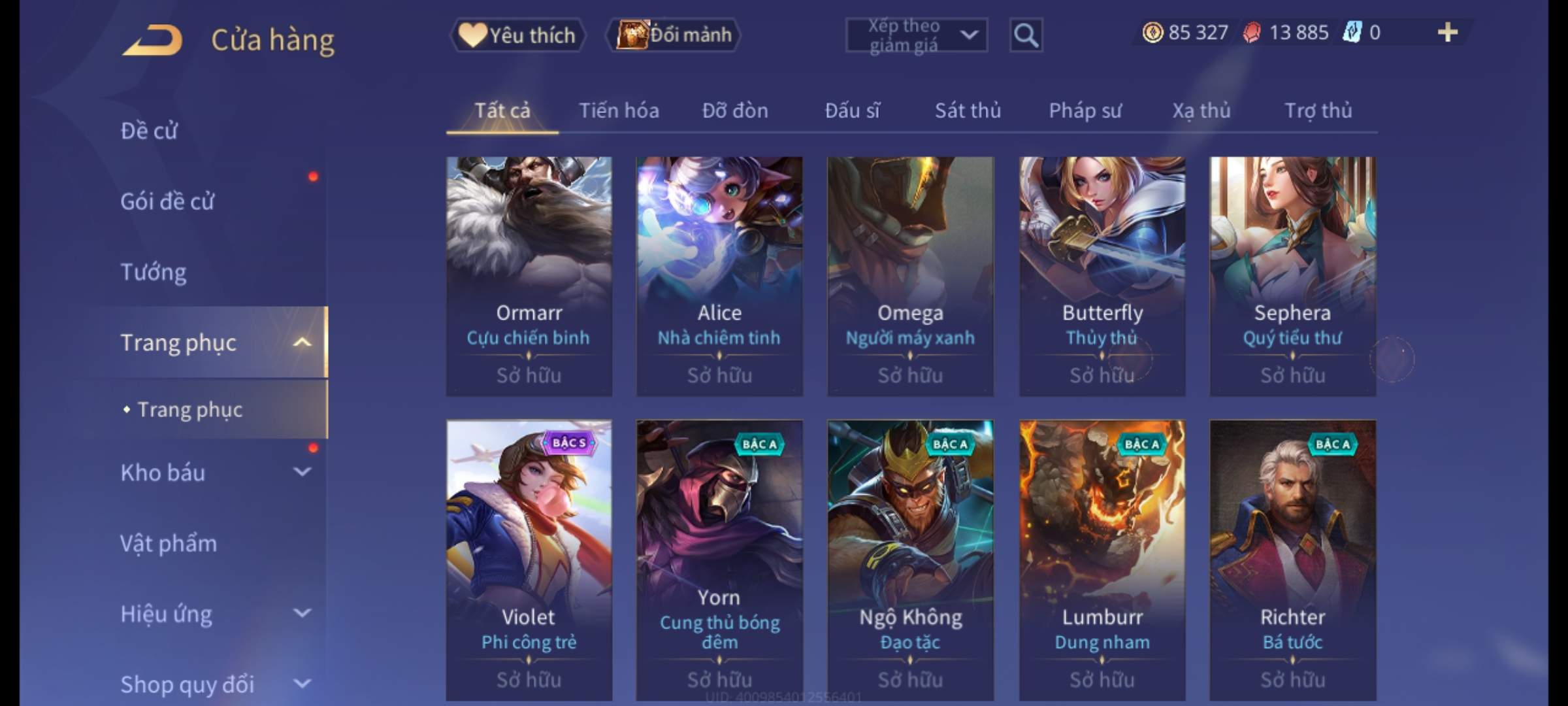This screenshot has height=706, width=1568.
Task: Click the magnifying glass search button
Action: 1026,35
